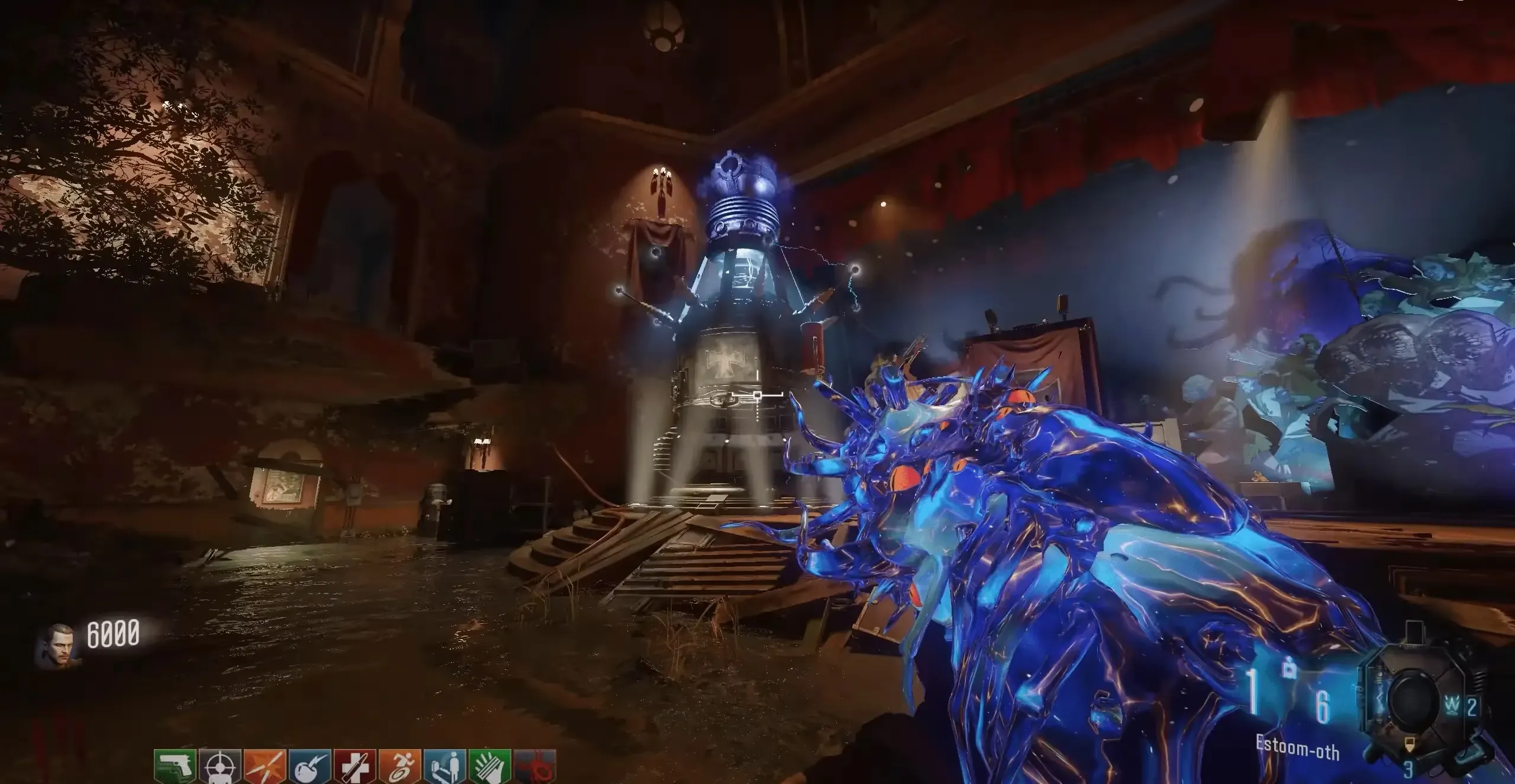Select the Stamin-Up running man perk icon
1515x784 pixels.
pos(400,767)
